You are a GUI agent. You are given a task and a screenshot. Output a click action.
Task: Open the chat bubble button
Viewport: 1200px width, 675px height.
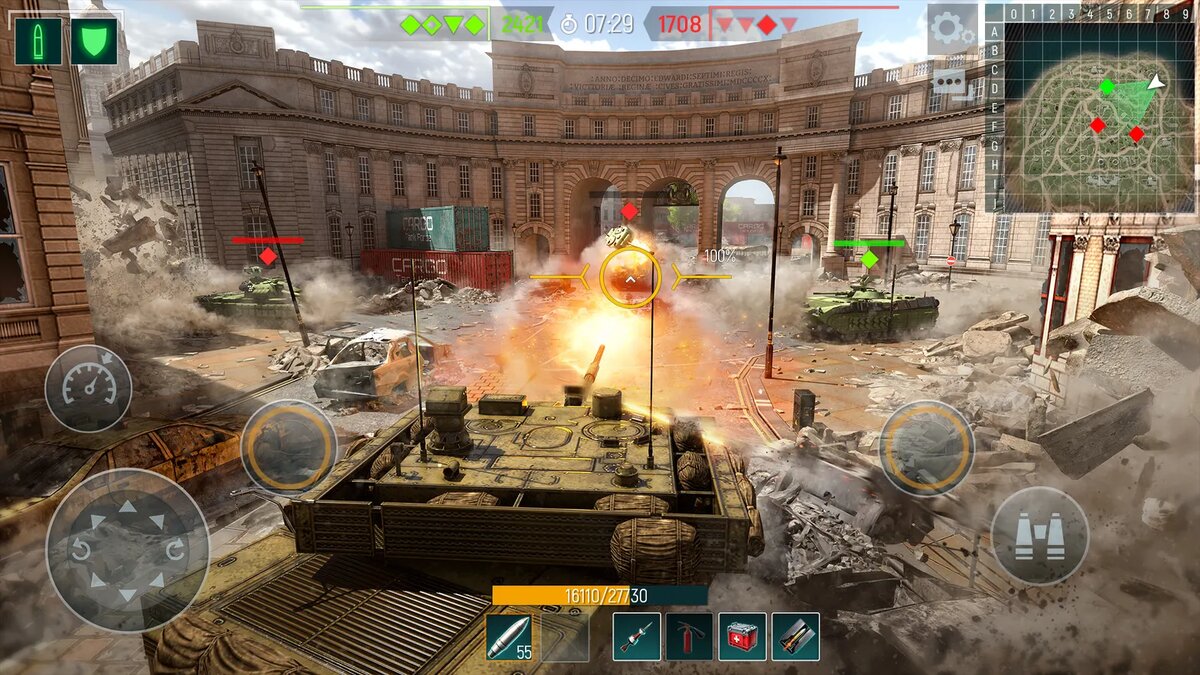948,82
